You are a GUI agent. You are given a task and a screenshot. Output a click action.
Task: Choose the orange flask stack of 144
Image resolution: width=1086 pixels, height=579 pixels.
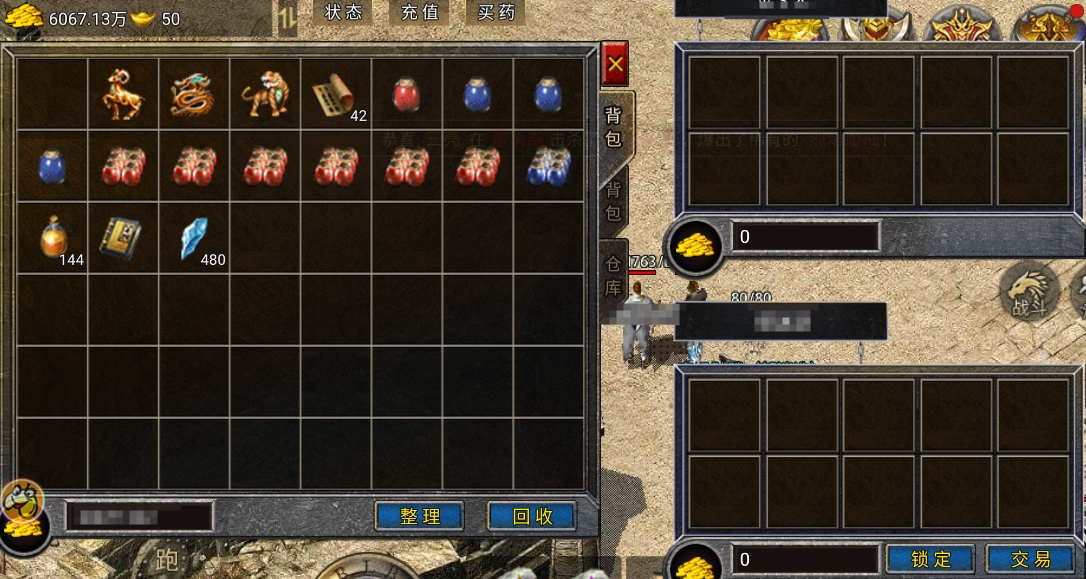pyautogui.click(x=54, y=238)
